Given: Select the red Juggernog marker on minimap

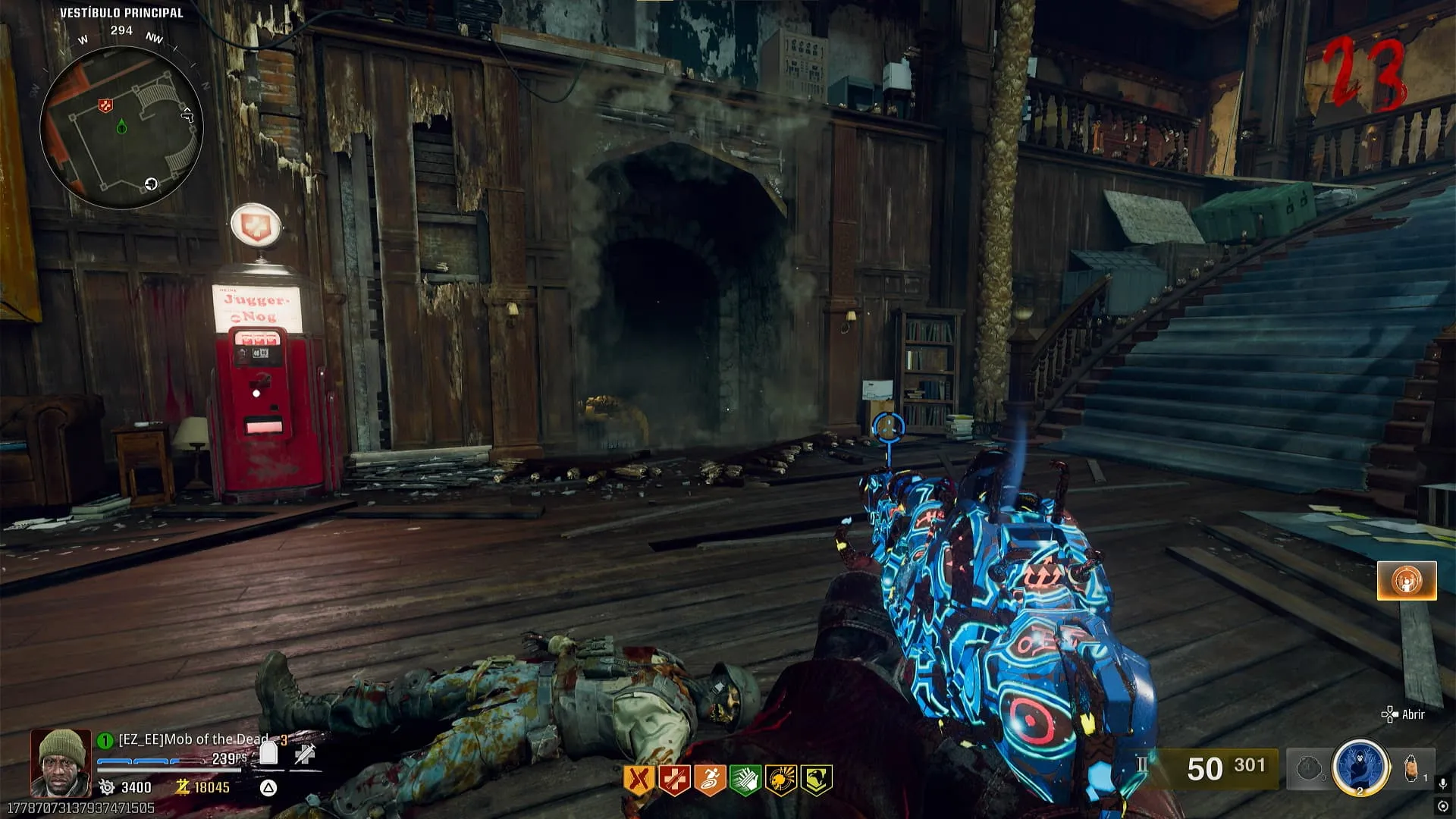Looking at the screenshot, I should coord(105,105).
